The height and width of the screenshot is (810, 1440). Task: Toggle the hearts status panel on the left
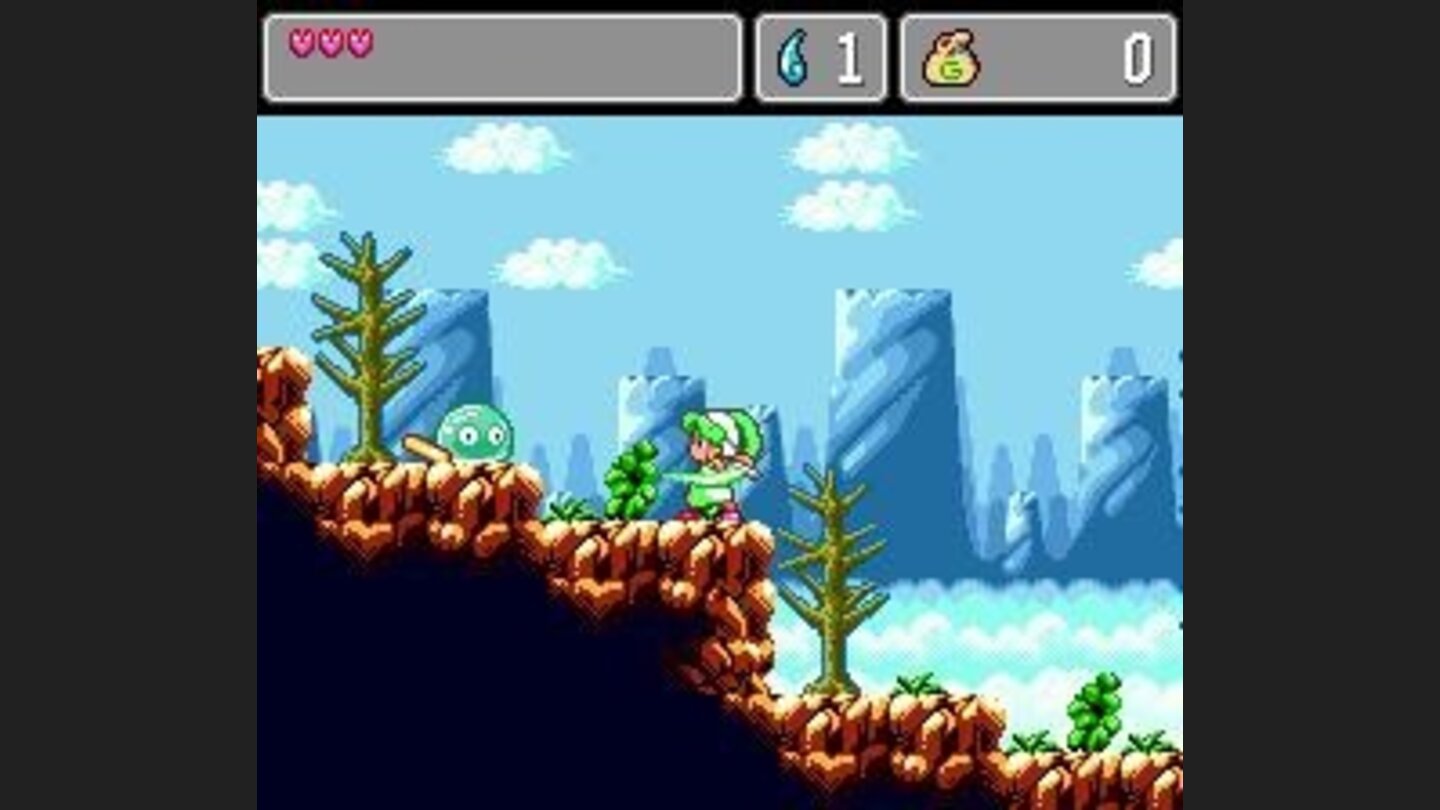500,55
